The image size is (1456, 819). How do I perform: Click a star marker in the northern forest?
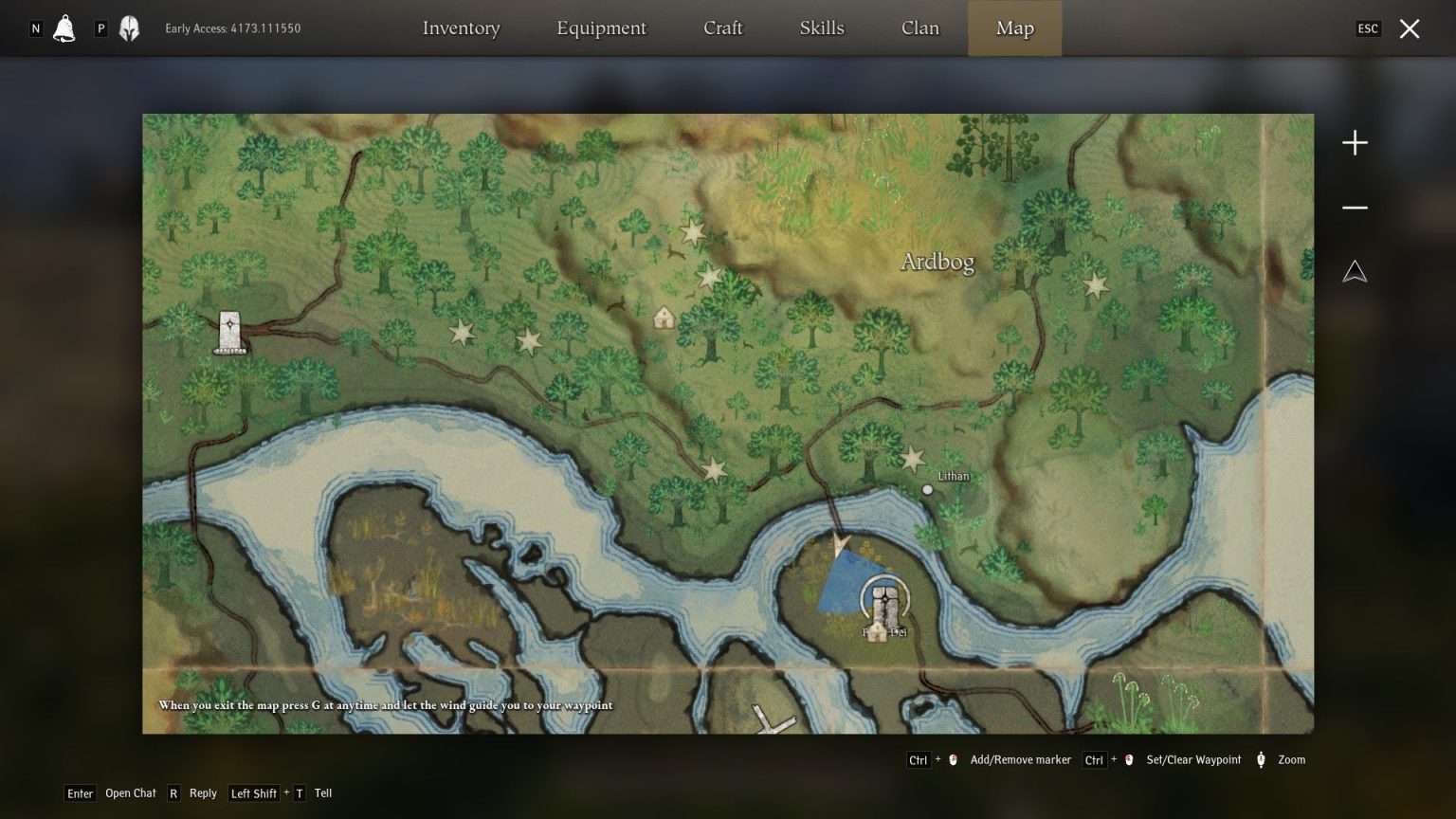point(691,232)
